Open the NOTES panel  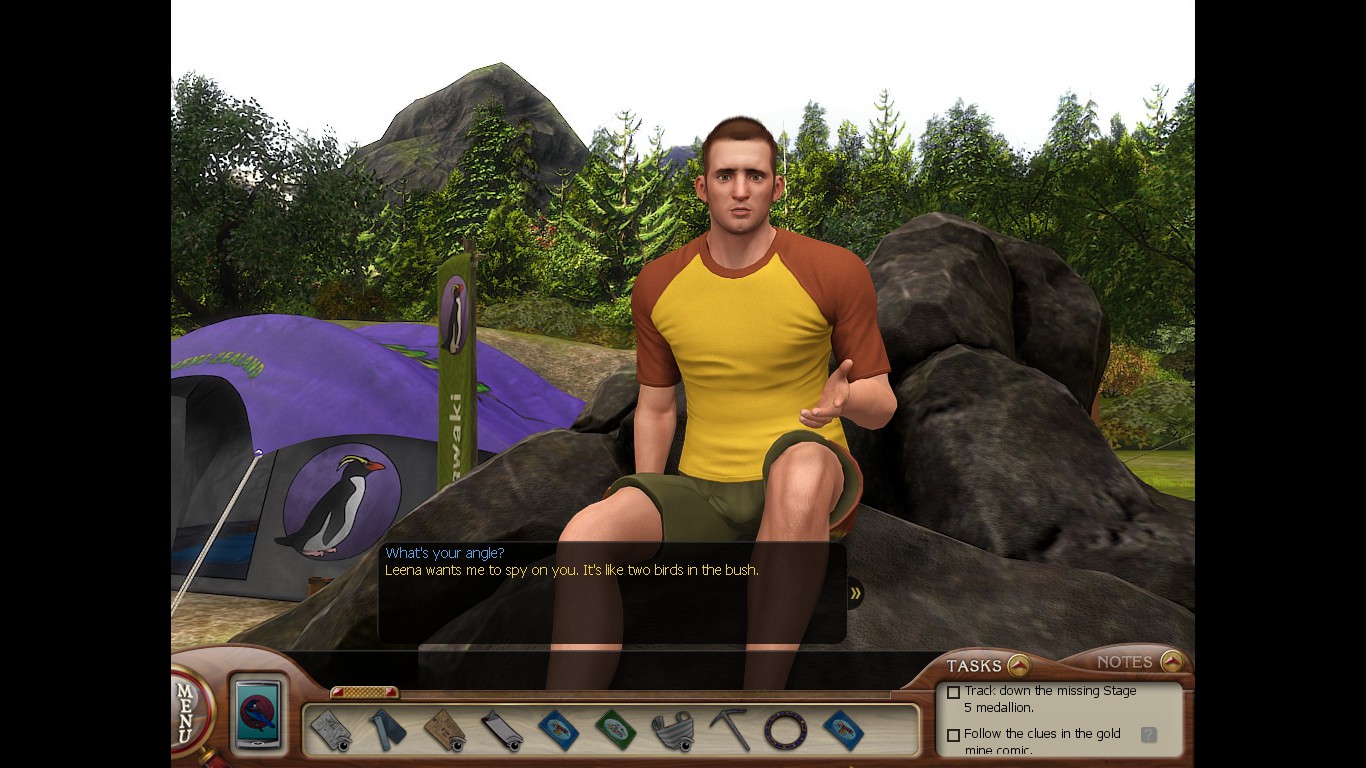[x=1172, y=661]
